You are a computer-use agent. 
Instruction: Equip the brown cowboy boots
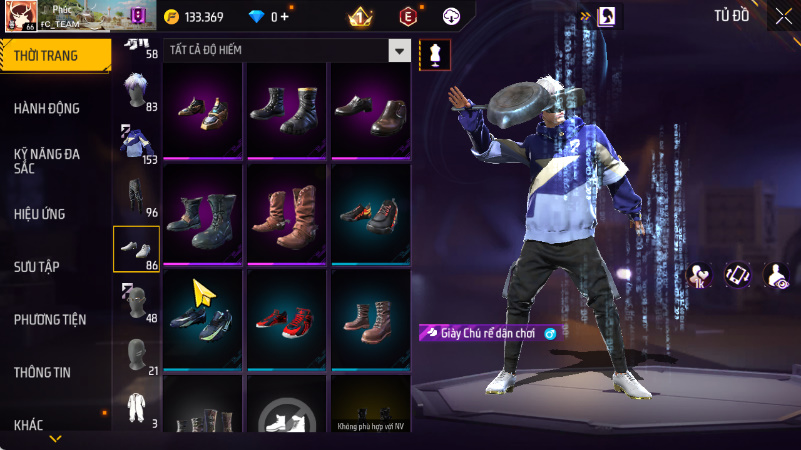point(287,213)
